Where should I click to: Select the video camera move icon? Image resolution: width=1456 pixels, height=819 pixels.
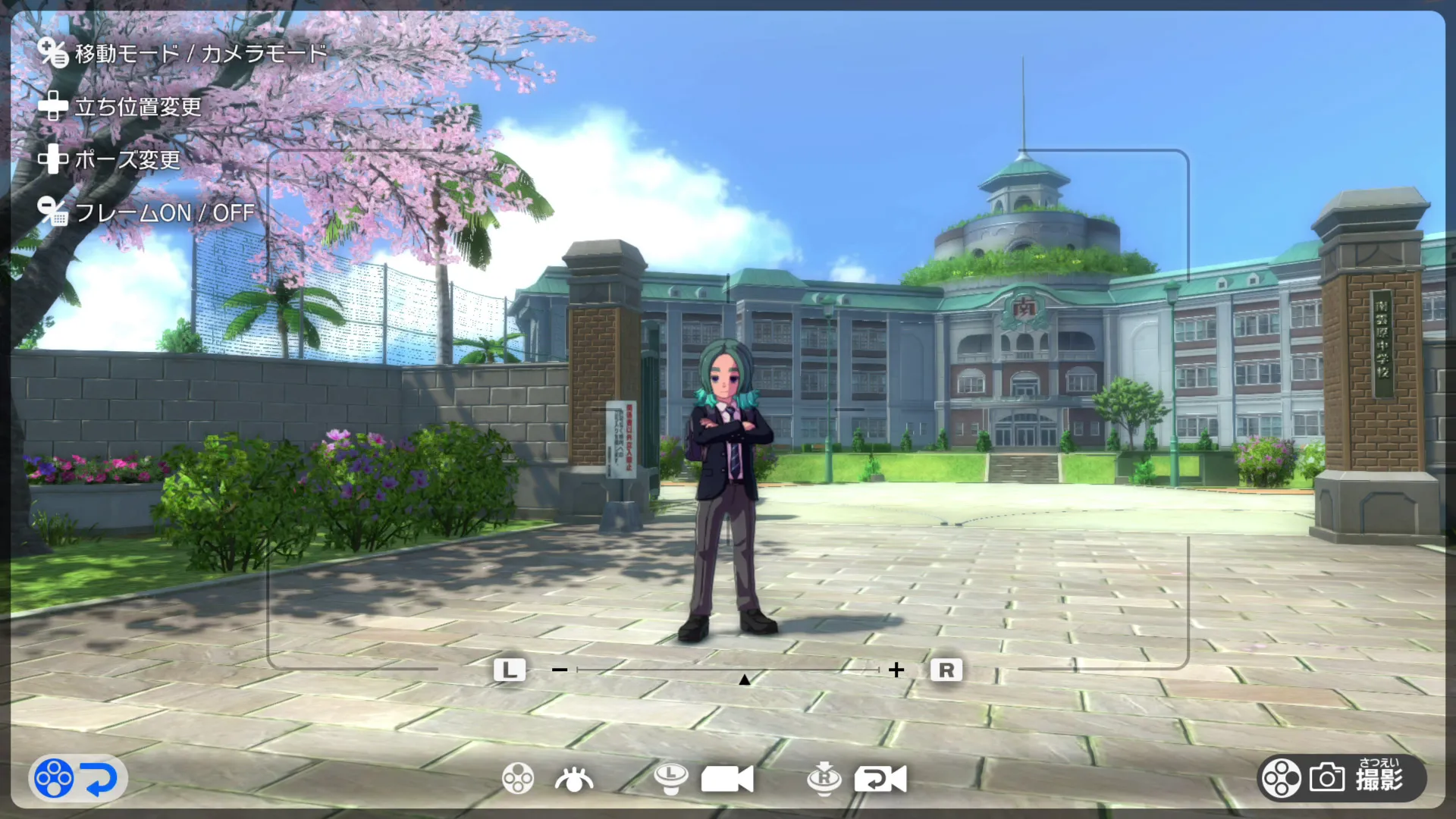click(x=726, y=779)
